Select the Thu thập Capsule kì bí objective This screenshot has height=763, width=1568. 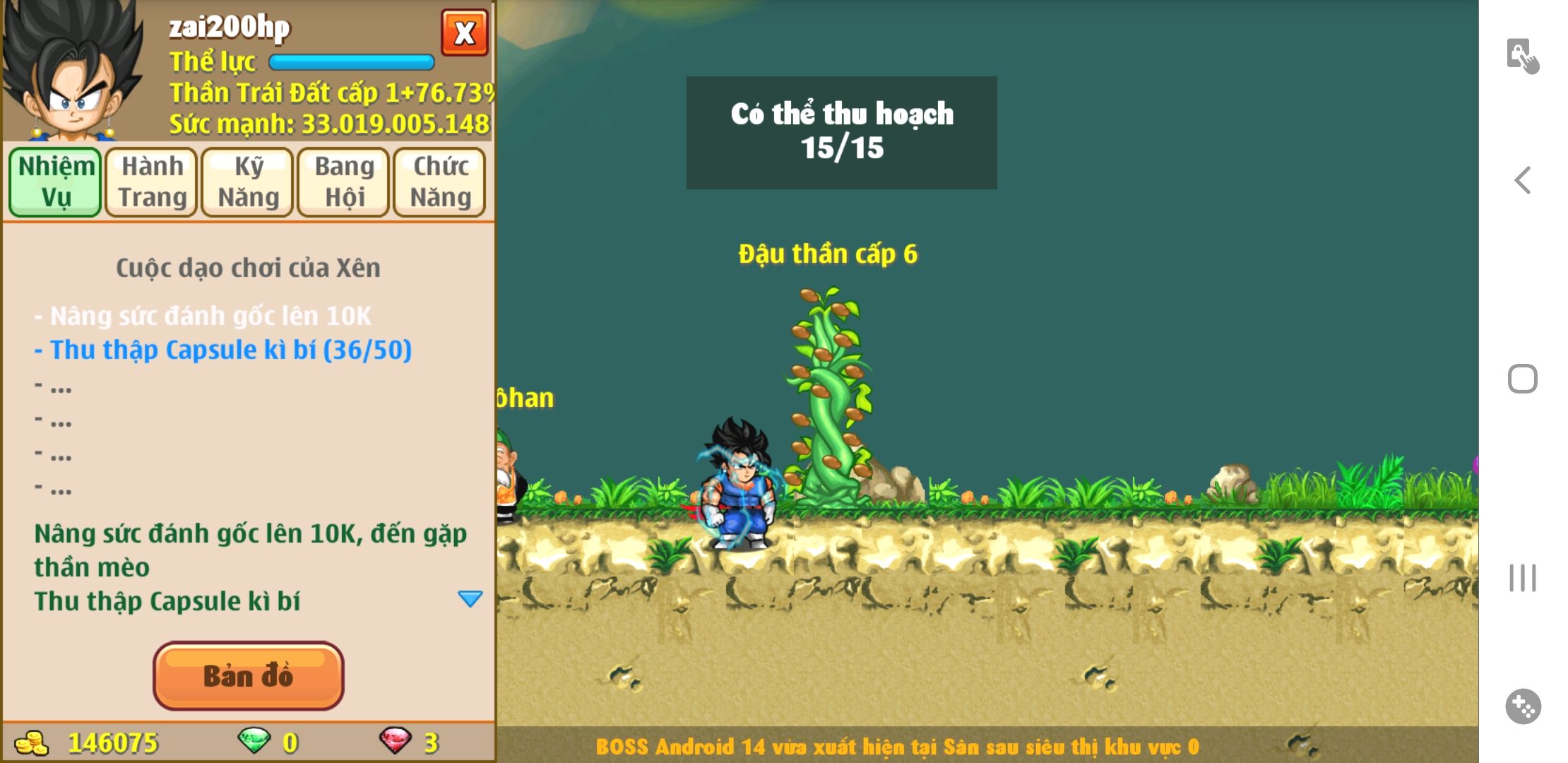coord(230,350)
